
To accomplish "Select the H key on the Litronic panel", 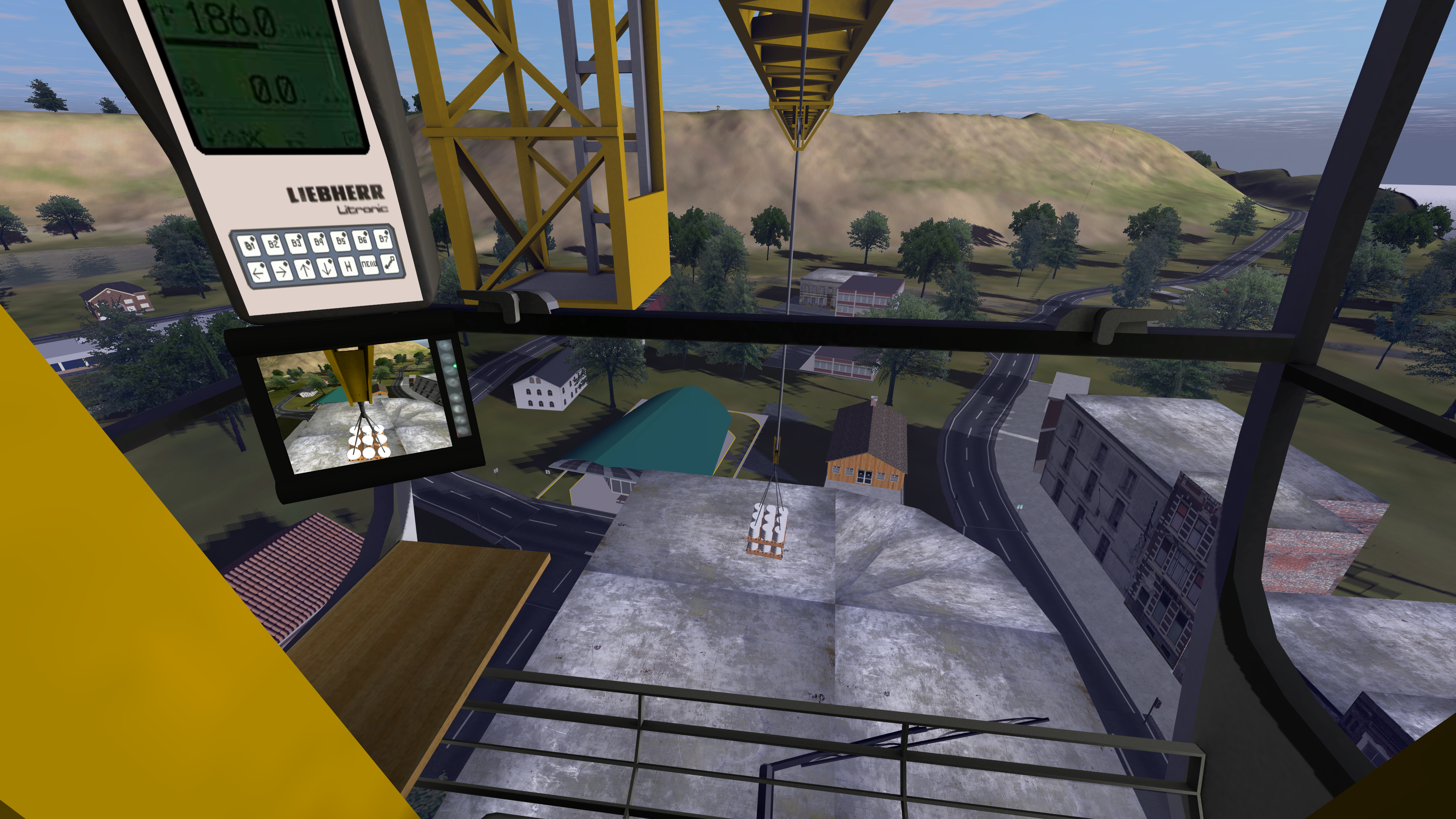I will pos(349,266).
